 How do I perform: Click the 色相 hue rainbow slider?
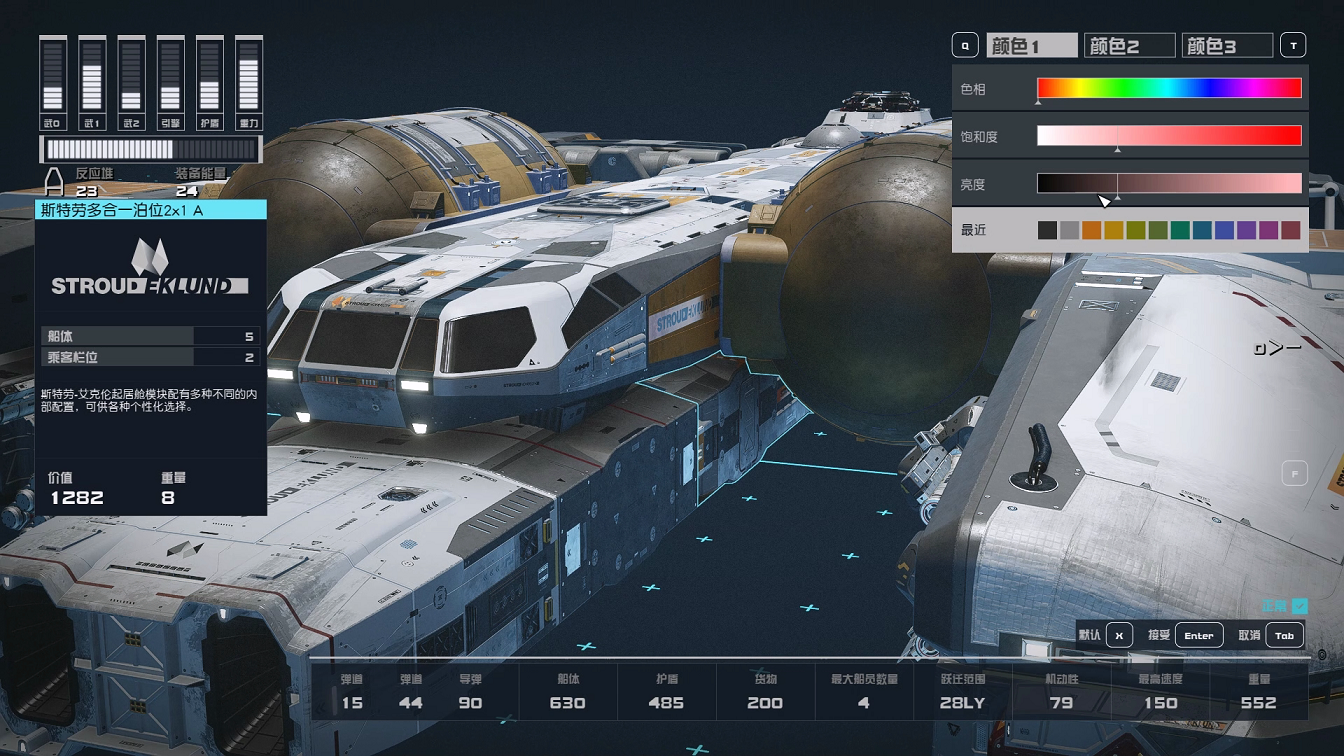point(1169,88)
